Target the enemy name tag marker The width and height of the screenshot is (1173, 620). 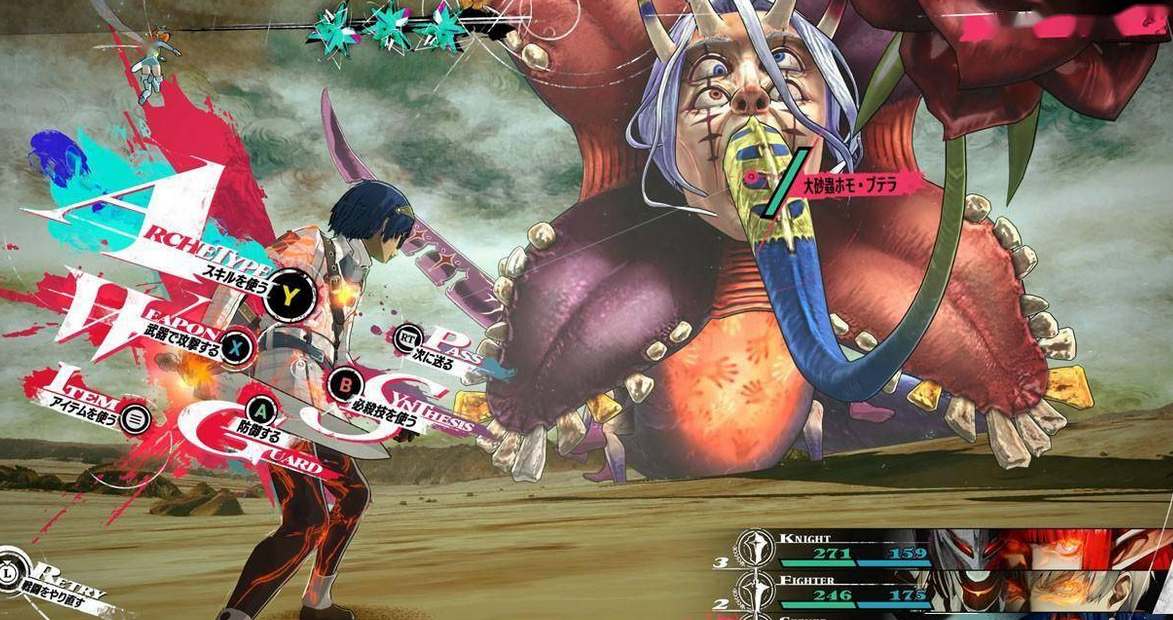pos(848,184)
